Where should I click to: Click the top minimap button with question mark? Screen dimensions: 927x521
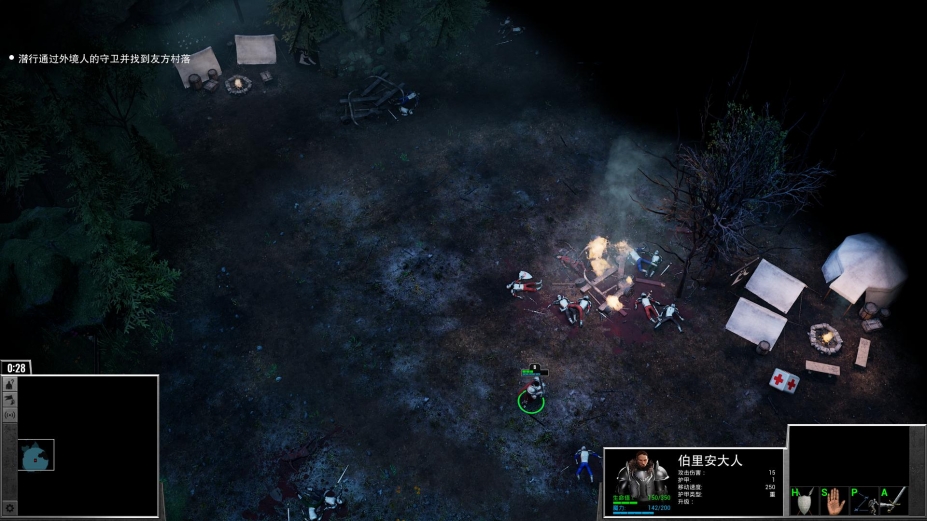coord(10,384)
